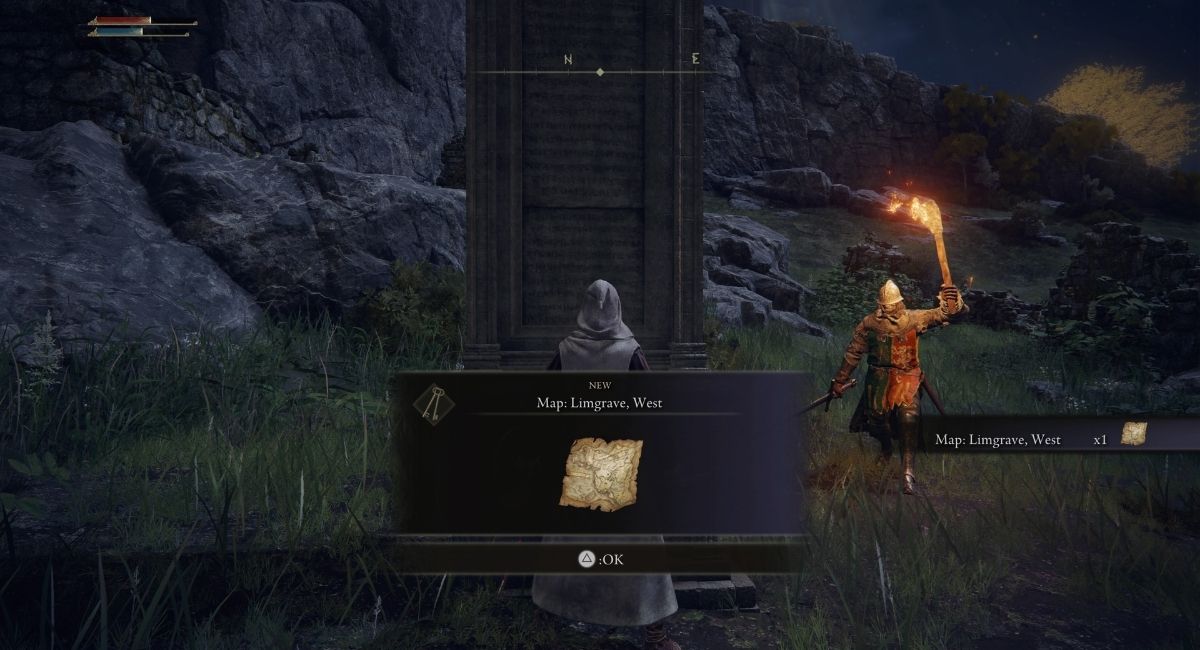The width and height of the screenshot is (1200, 650).
Task: Confirm the new item popup with OK
Action: tap(601, 559)
